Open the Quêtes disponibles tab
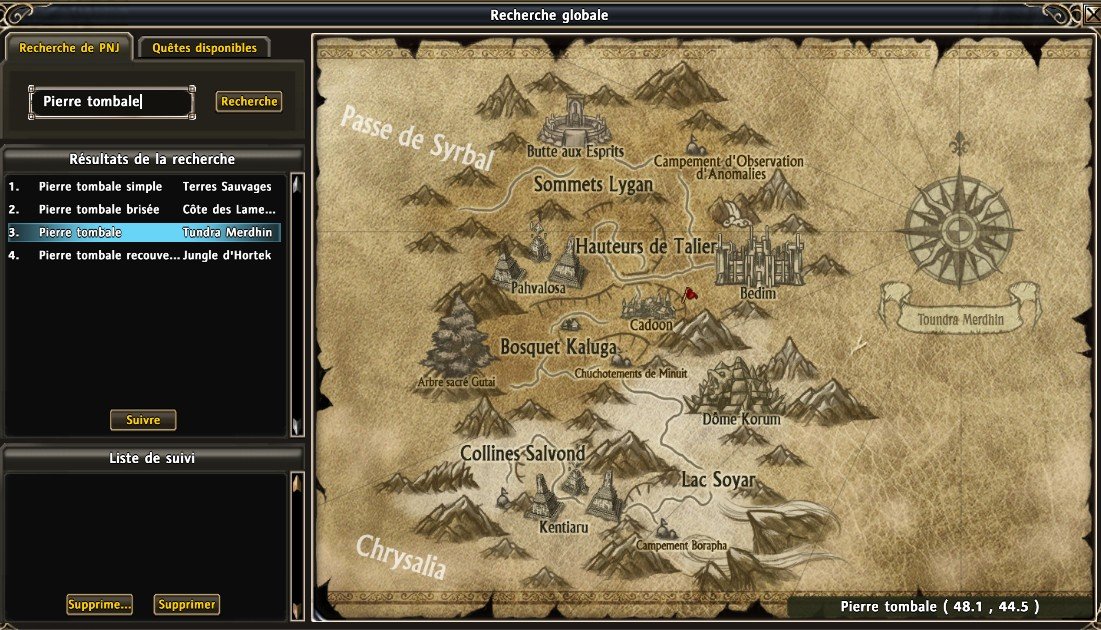This screenshot has width=1101, height=630. [x=204, y=48]
